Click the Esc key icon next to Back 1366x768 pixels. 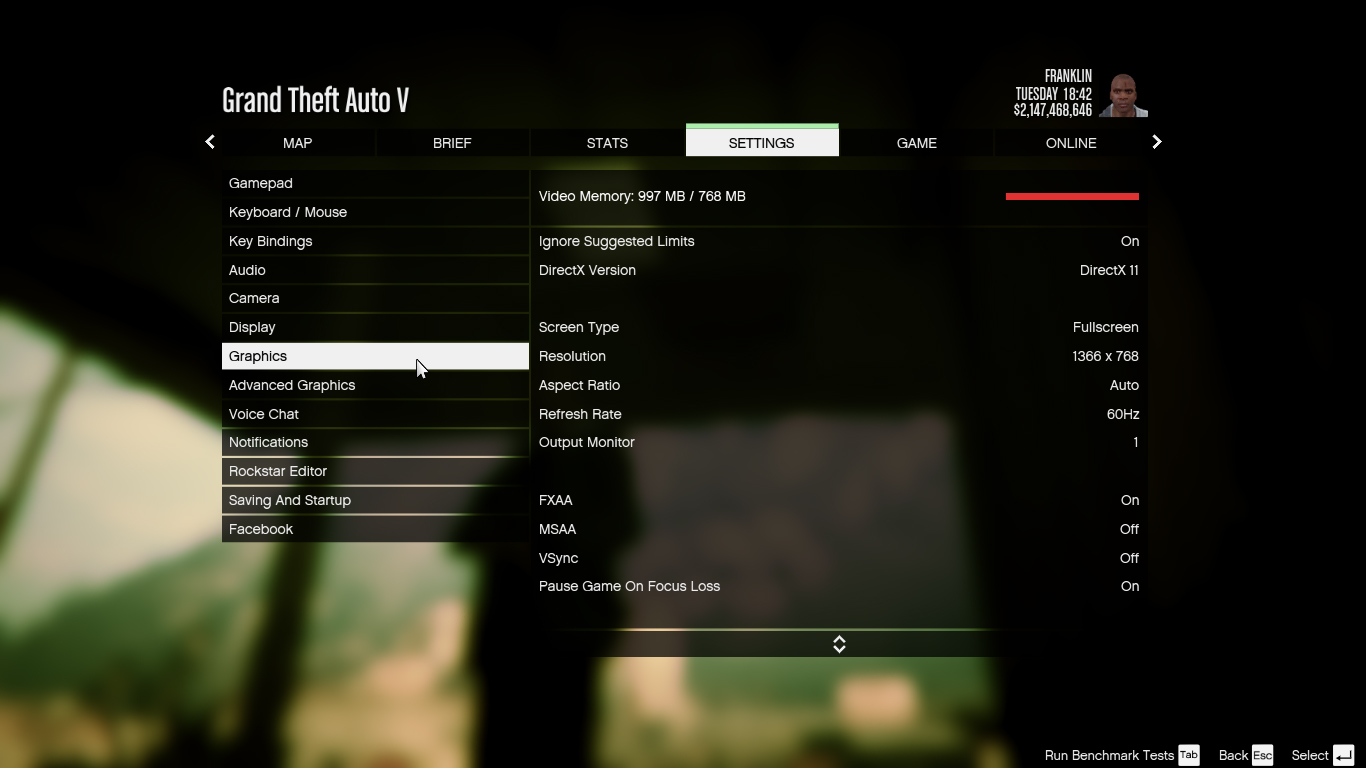[x=1262, y=755]
